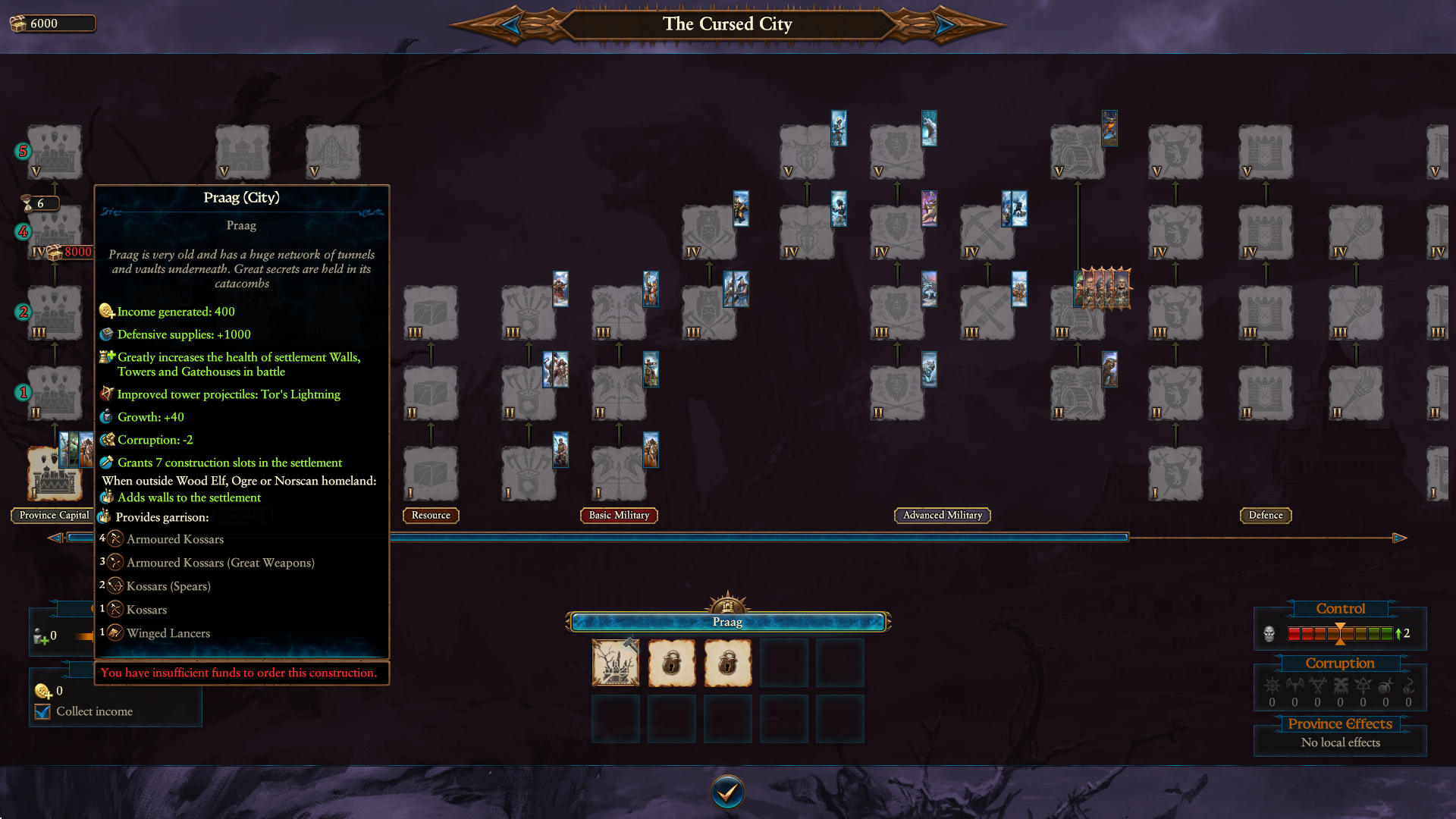Switch to next settlement with right arrow
This screenshot has width=1456, height=819.
click(x=944, y=25)
